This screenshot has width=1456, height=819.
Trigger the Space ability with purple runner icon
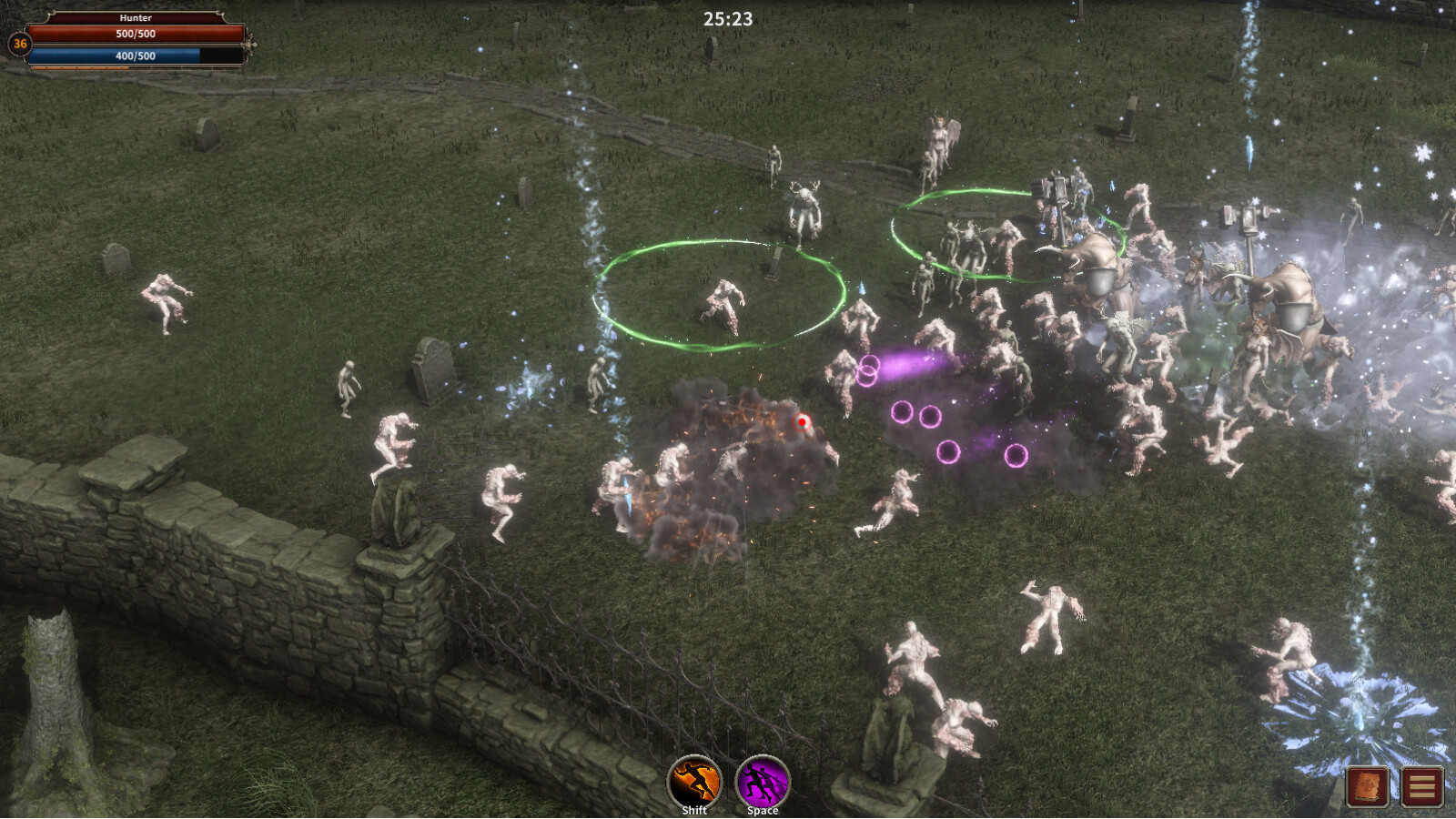click(763, 780)
